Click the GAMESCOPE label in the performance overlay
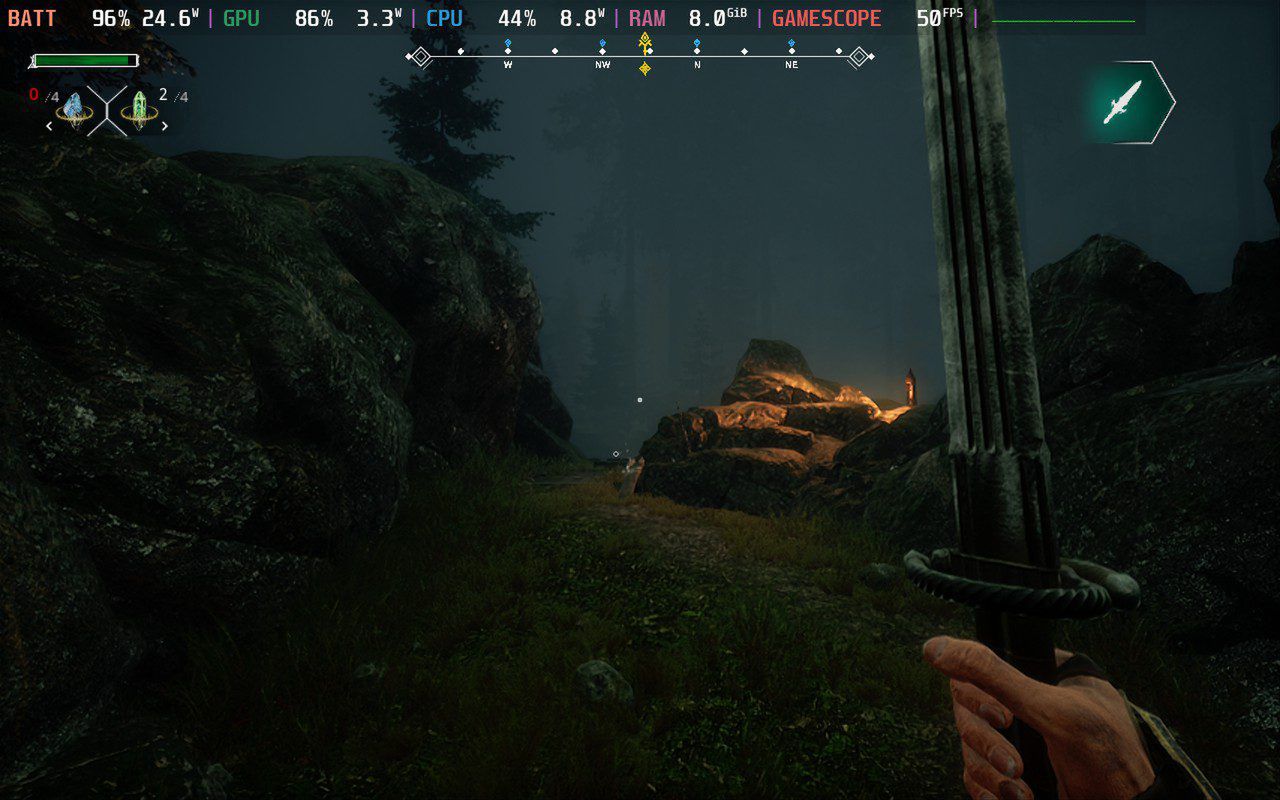 826,18
